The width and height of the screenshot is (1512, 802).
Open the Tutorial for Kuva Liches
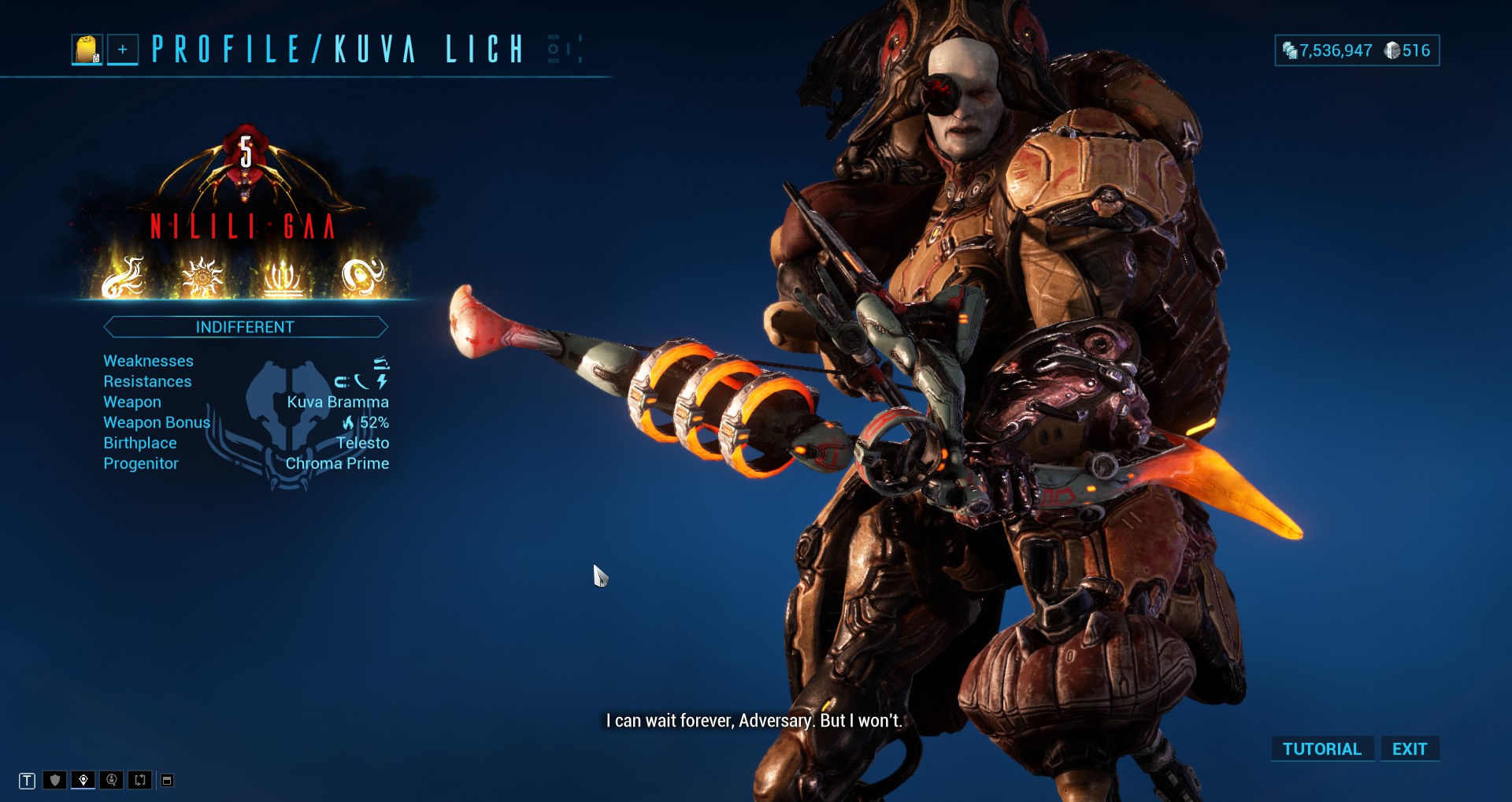pos(1321,748)
